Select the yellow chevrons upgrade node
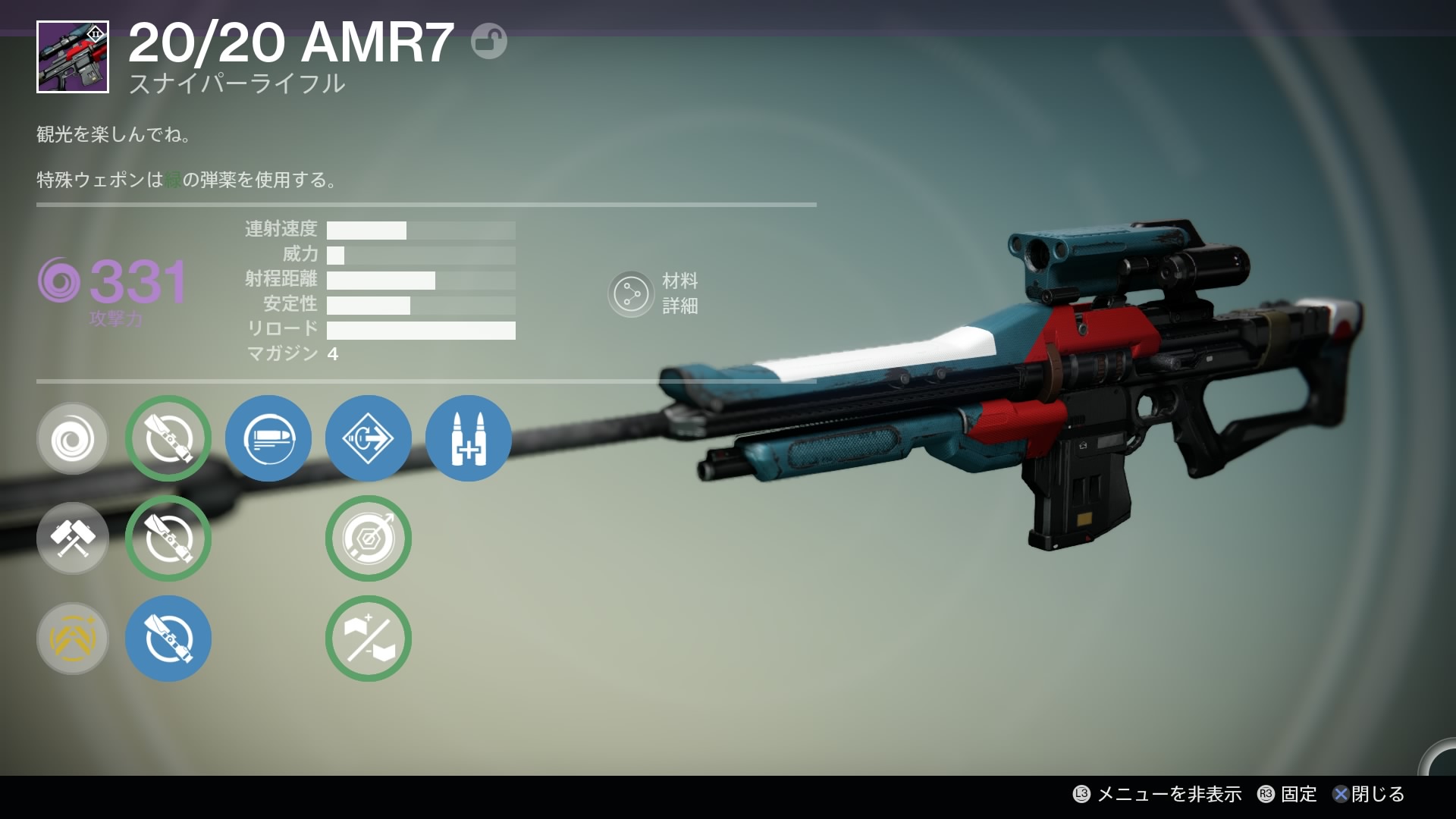This screenshot has height=819, width=1456. (73, 639)
